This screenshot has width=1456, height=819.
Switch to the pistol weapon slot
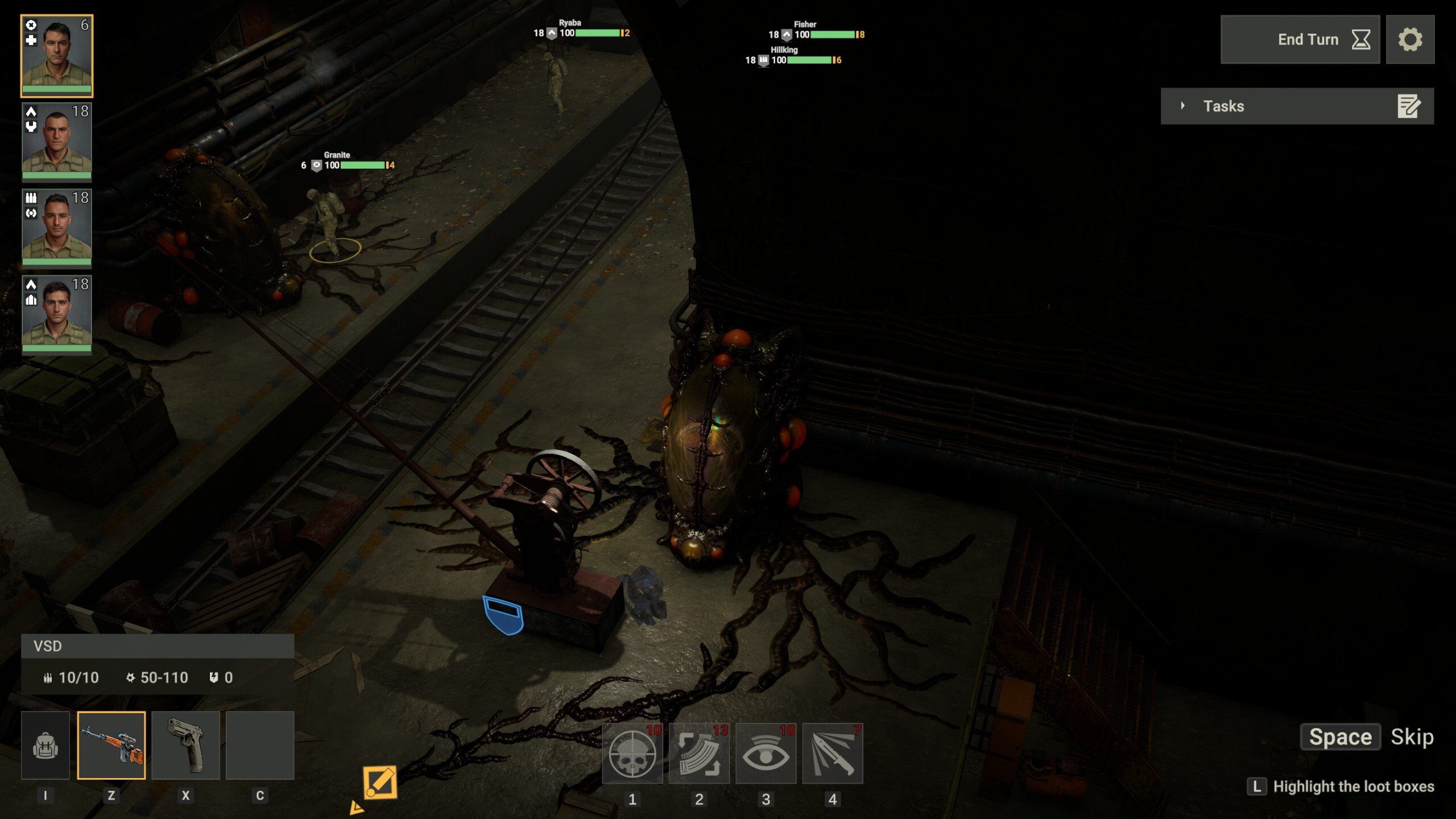coord(185,745)
